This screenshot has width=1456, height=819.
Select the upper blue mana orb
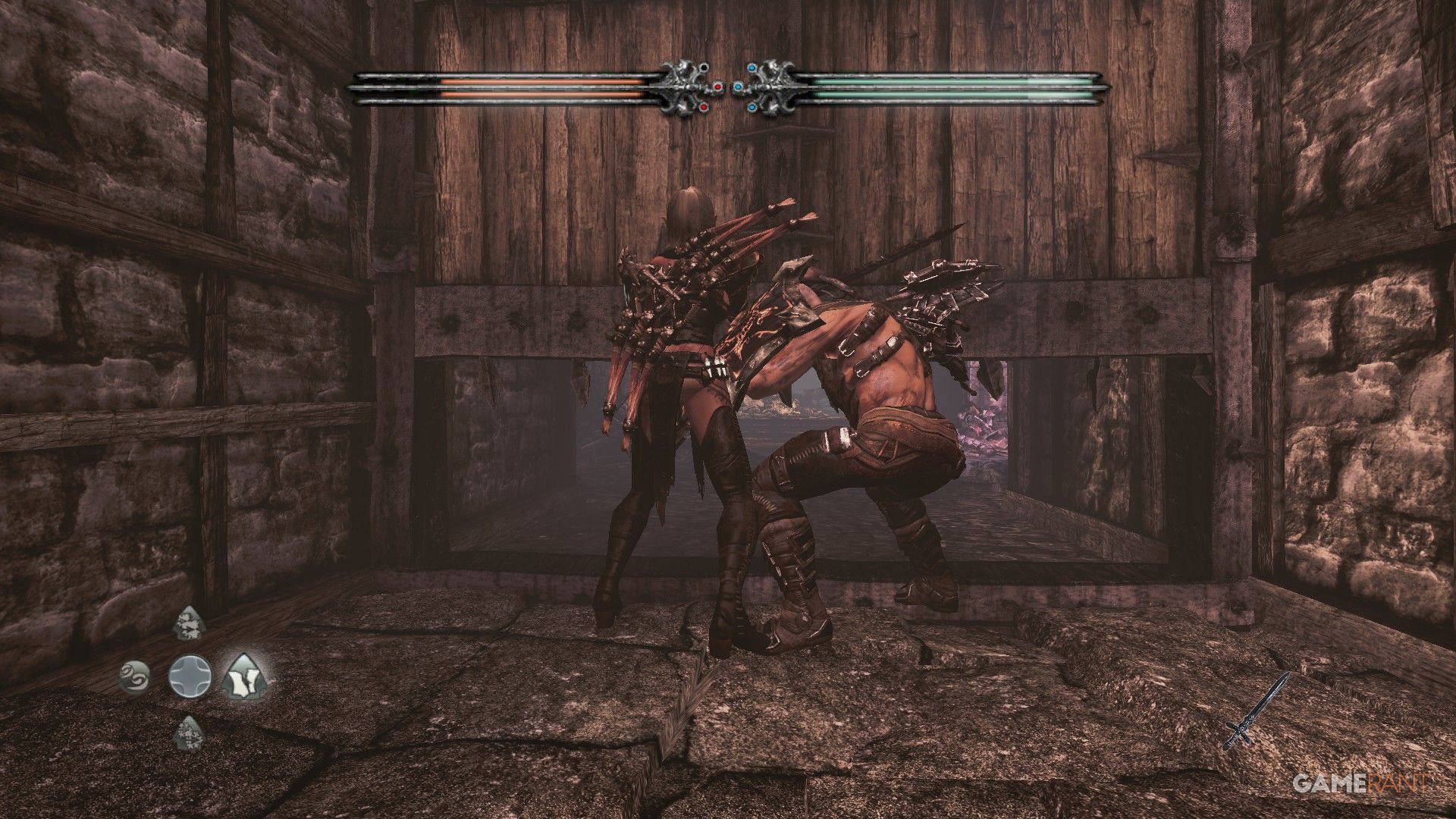click(x=752, y=67)
